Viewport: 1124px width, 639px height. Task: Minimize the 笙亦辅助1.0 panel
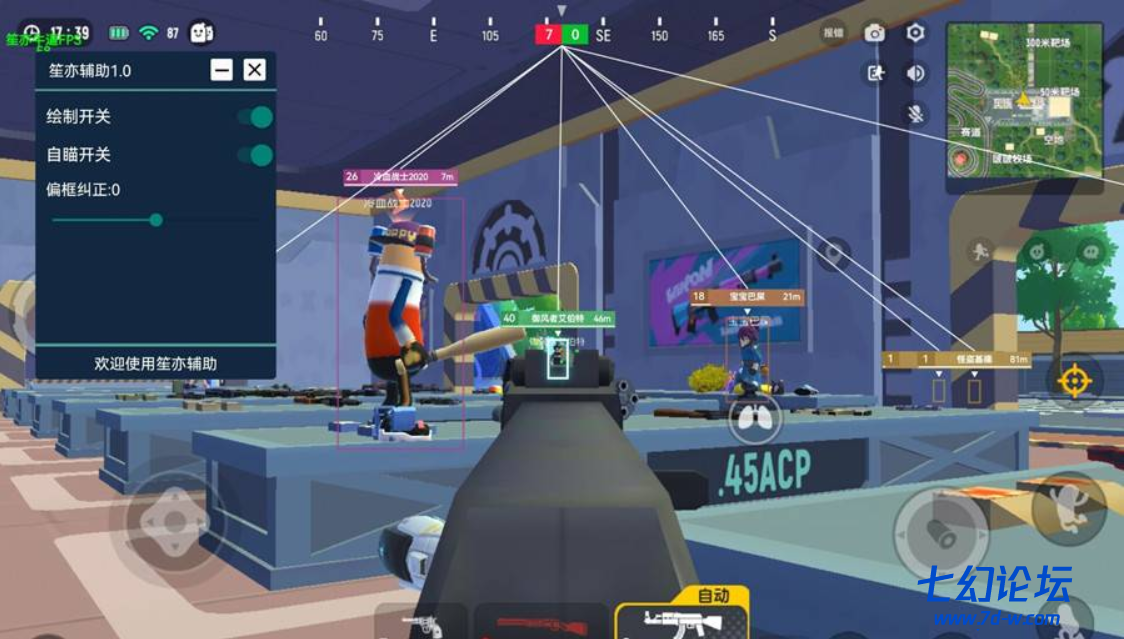(x=222, y=70)
